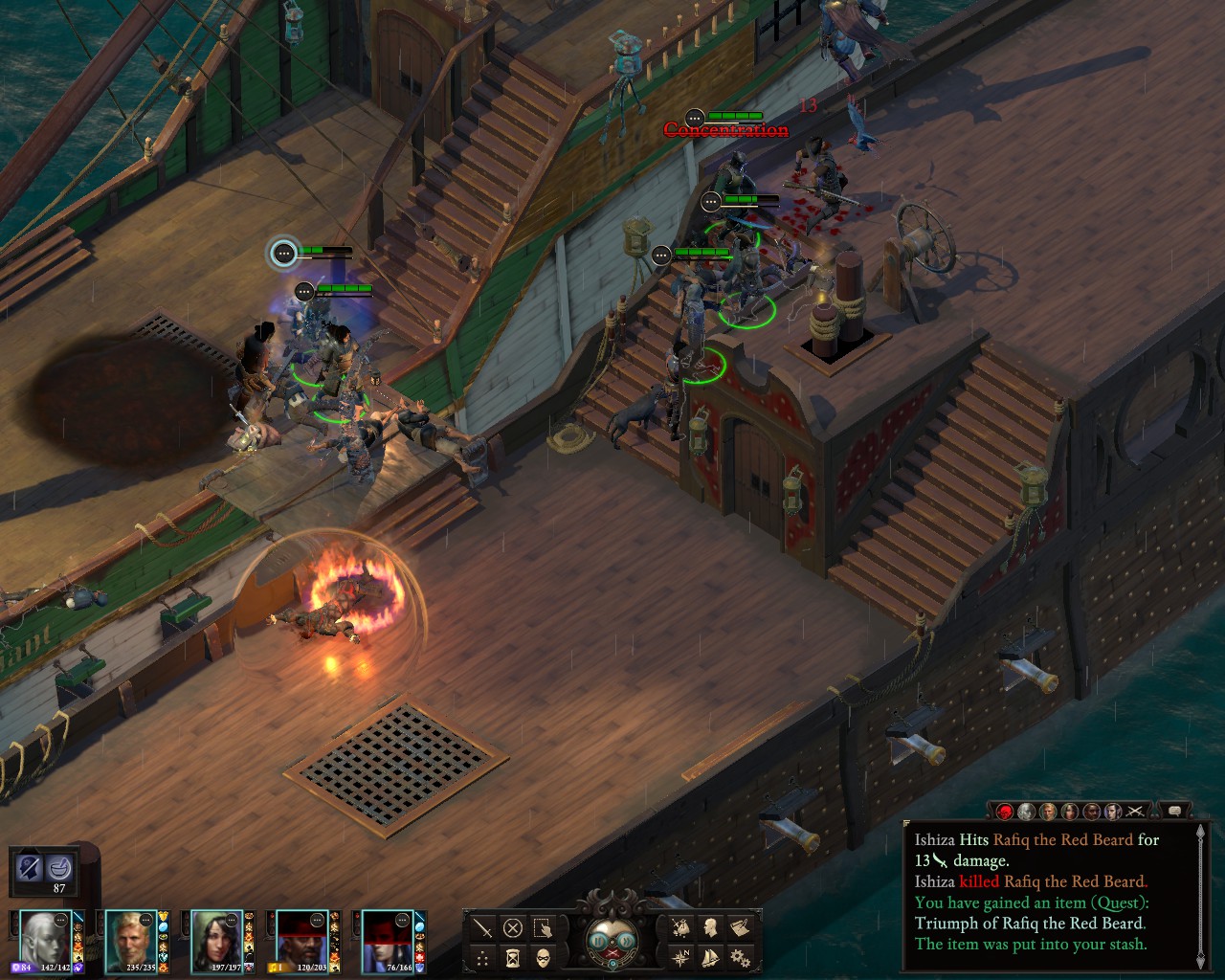Click the cancel action X button
The height and width of the screenshot is (980, 1225).
point(513,927)
